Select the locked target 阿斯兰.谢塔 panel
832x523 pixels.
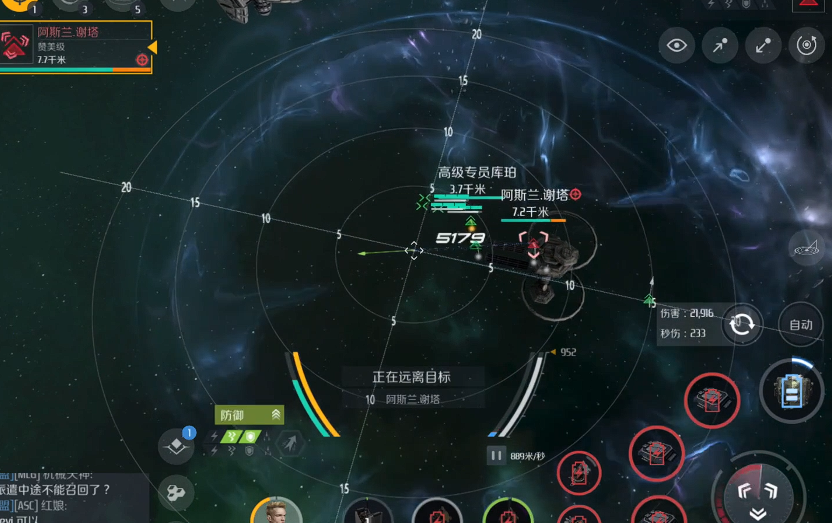point(76,46)
